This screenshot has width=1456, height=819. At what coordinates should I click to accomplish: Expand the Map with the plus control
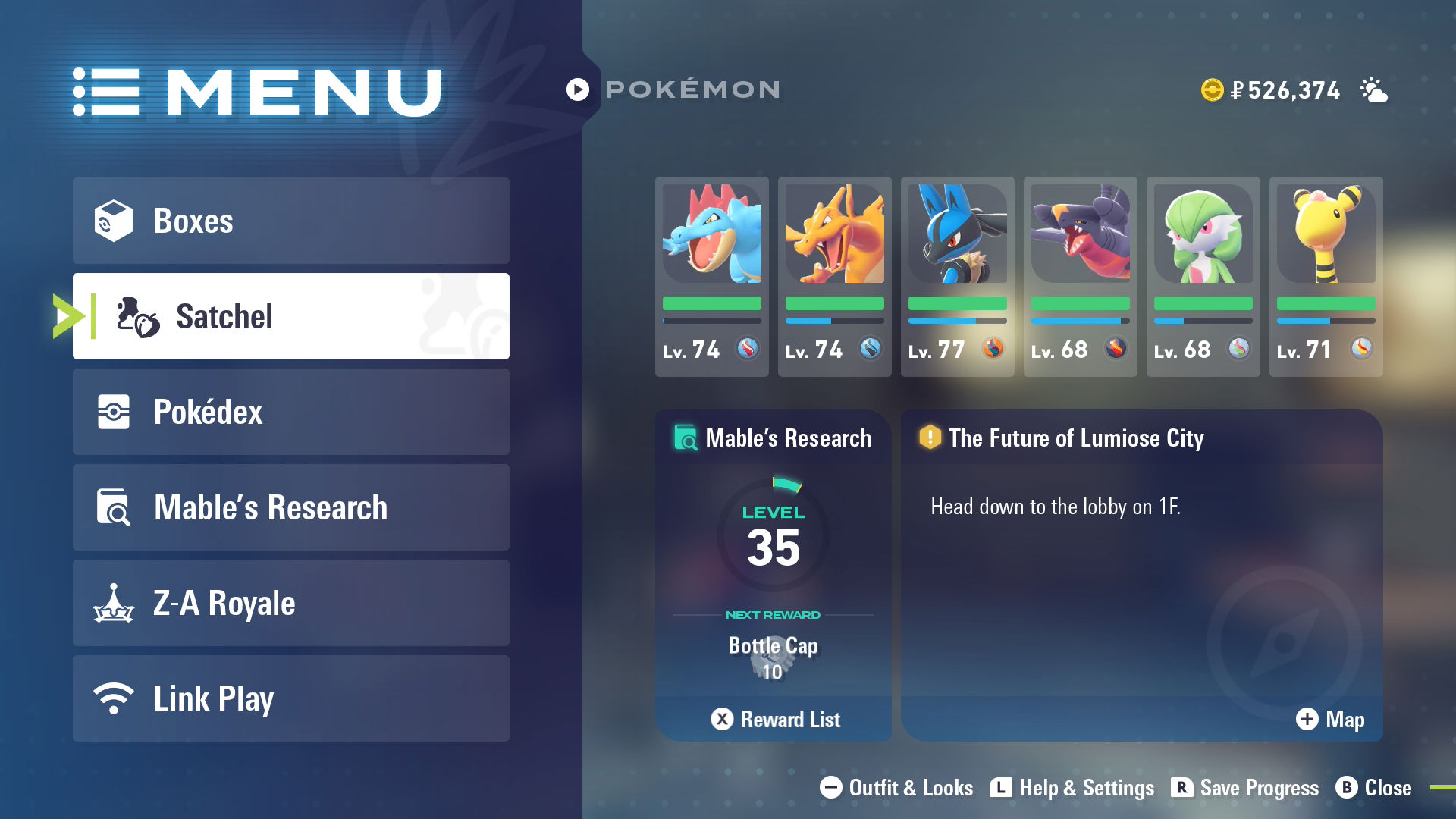click(x=1307, y=720)
